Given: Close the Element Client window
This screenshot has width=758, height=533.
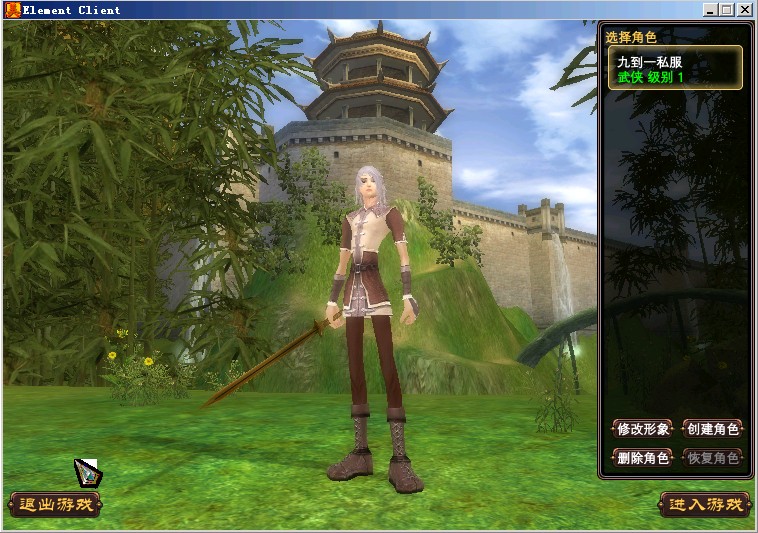Looking at the screenshot, I should point(745,10).
